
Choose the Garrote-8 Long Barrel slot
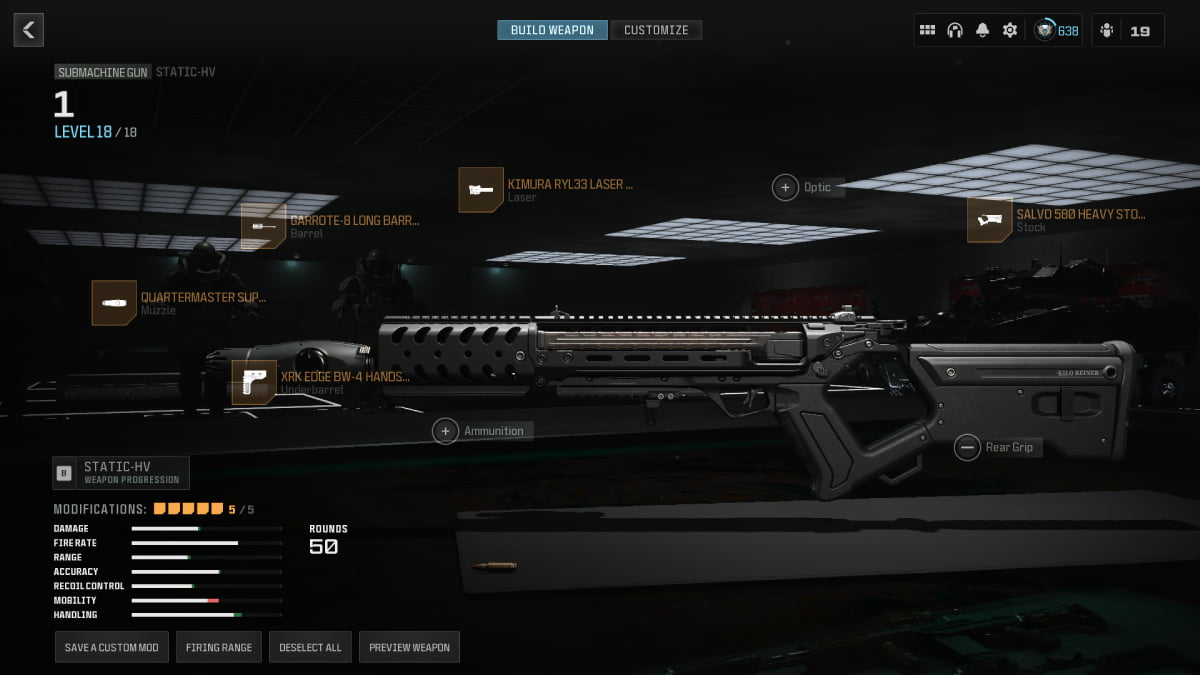[x=263, y=226]
